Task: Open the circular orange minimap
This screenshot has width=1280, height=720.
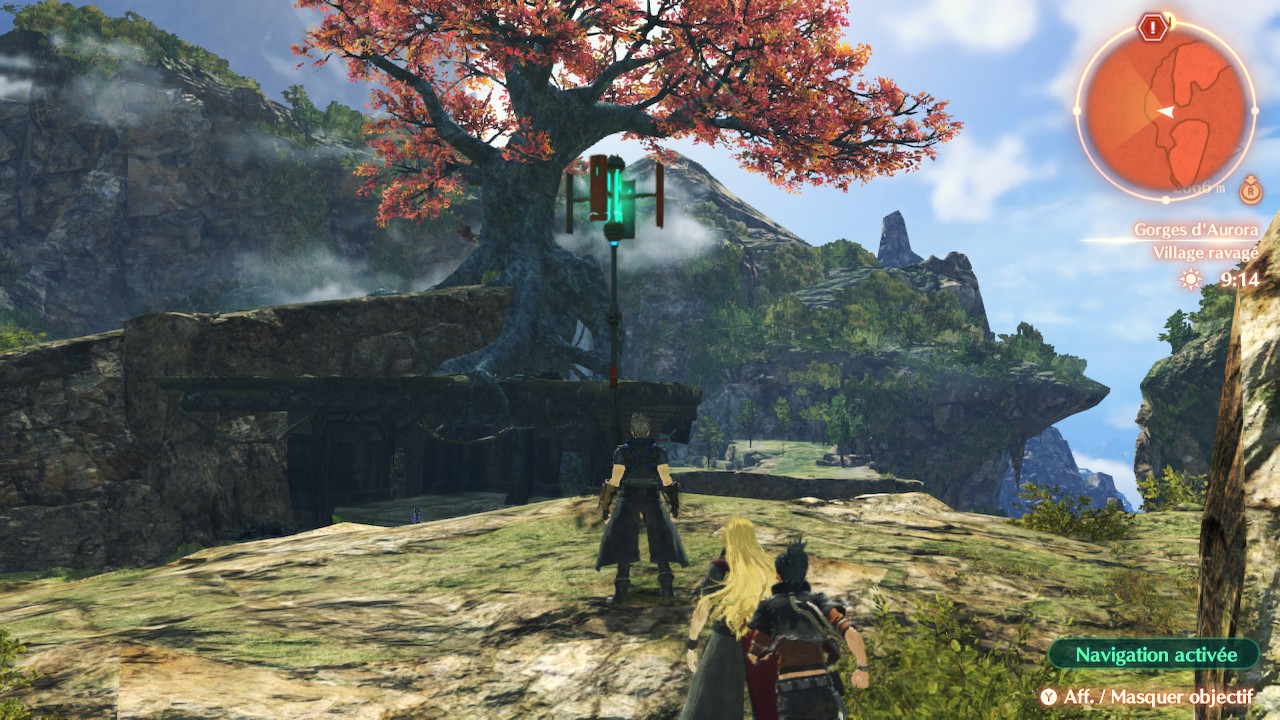Action: click(x=1166, y=108)
